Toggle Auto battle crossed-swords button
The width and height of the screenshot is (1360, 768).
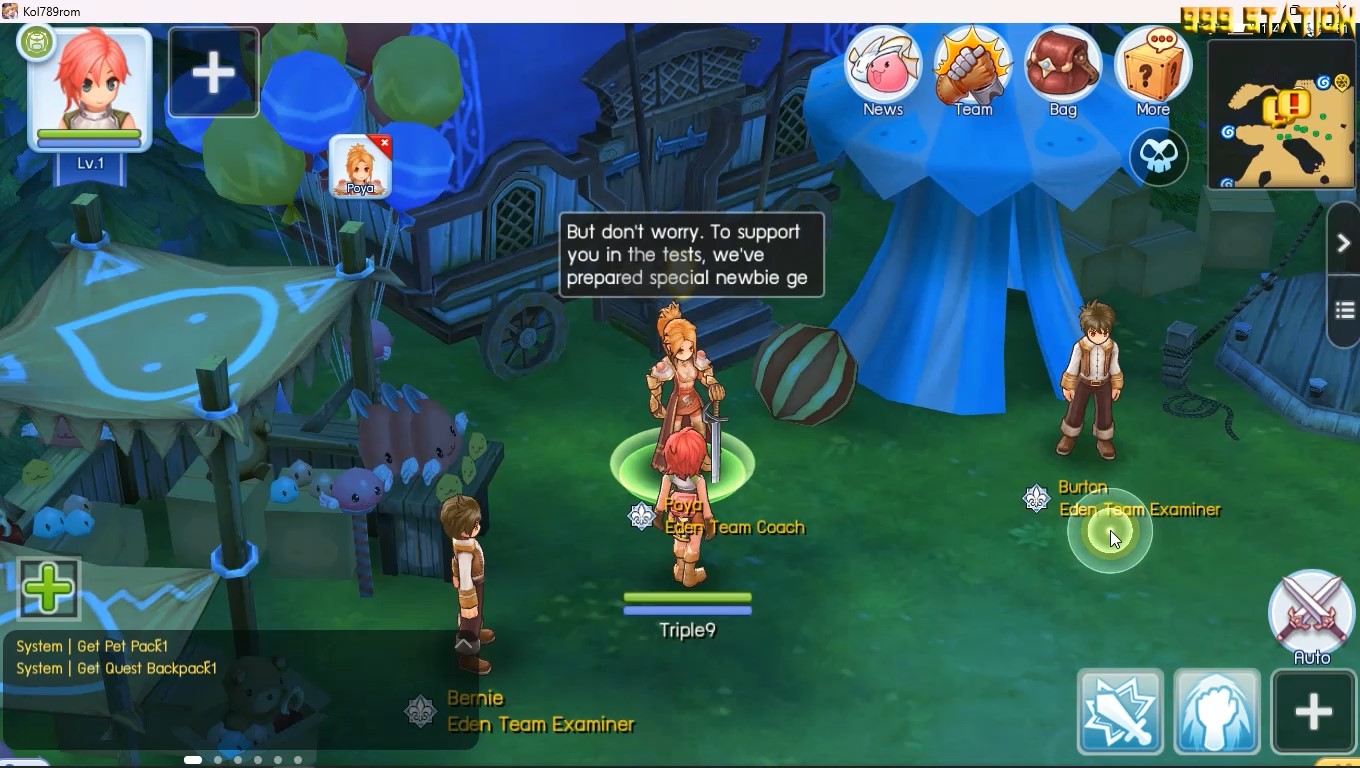coord(1311,612)
